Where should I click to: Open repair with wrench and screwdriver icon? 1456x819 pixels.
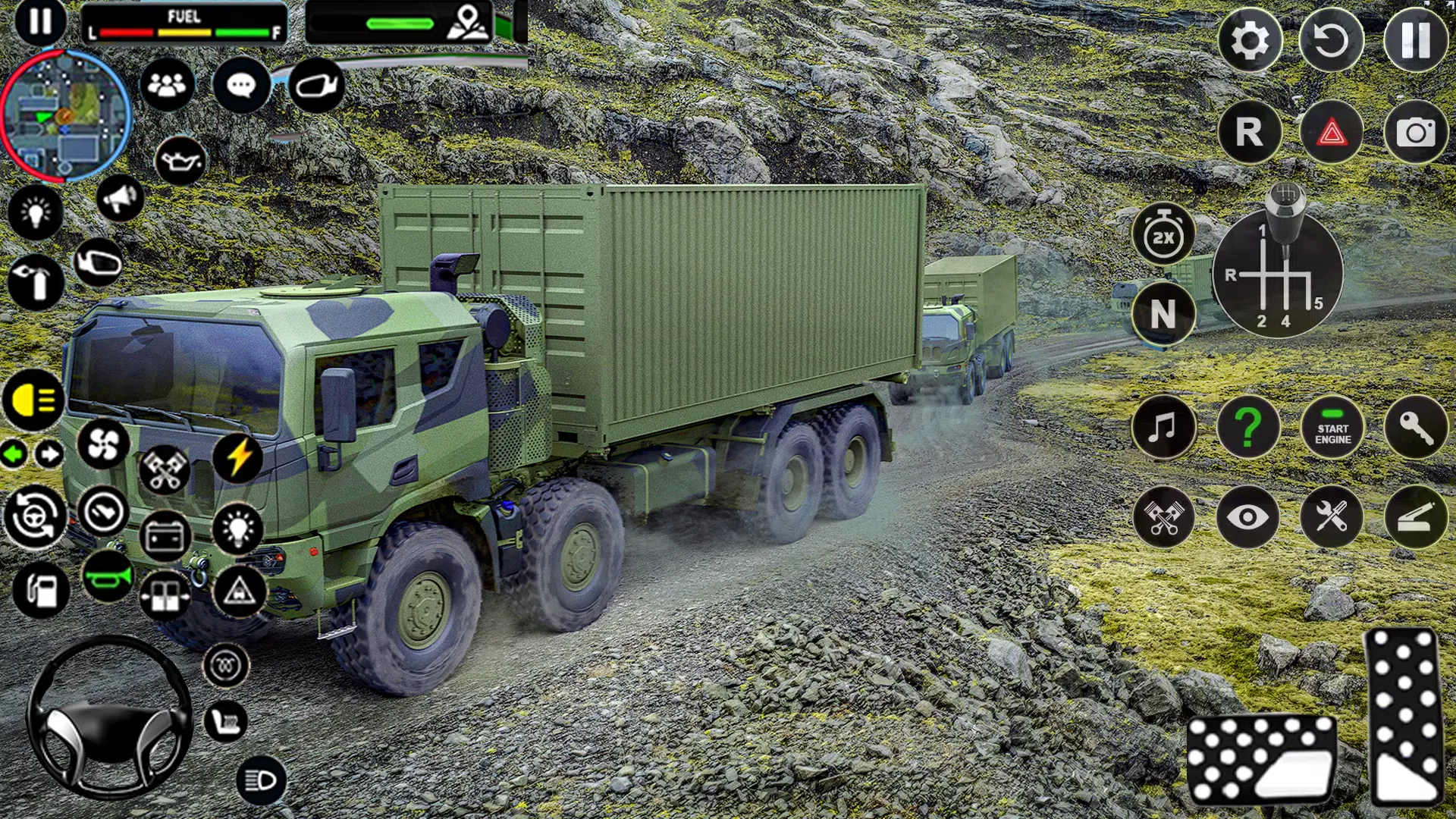(1331, 518)
